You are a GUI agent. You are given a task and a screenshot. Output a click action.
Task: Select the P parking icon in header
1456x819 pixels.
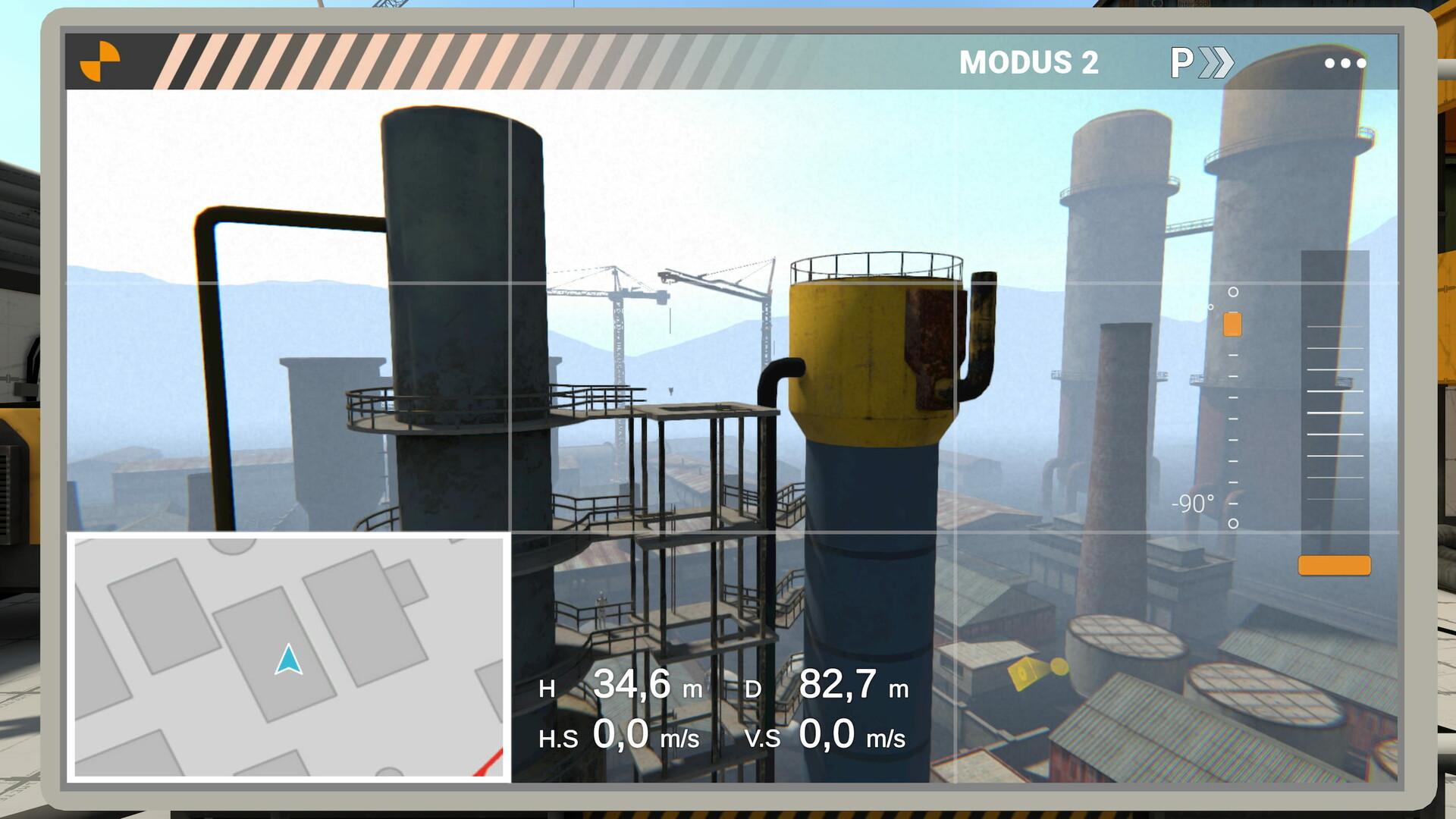point(1181,62)
